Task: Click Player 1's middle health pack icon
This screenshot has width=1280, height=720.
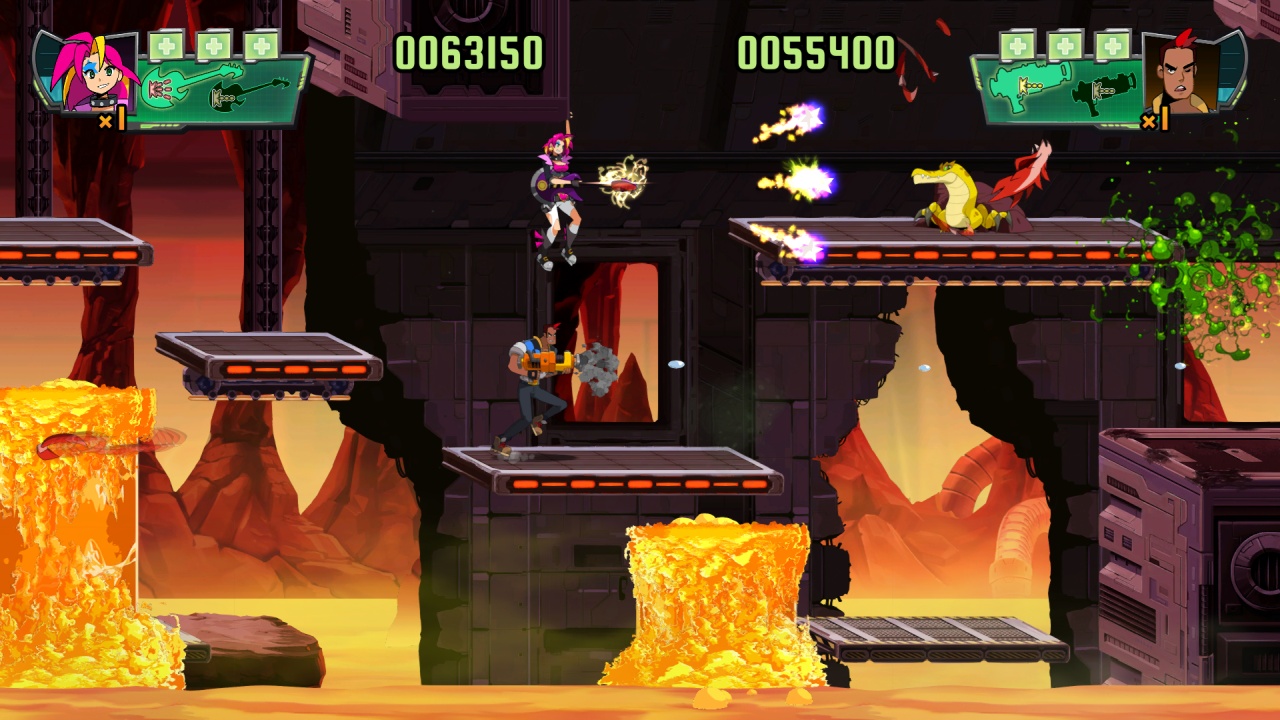Action: [214, 45]
